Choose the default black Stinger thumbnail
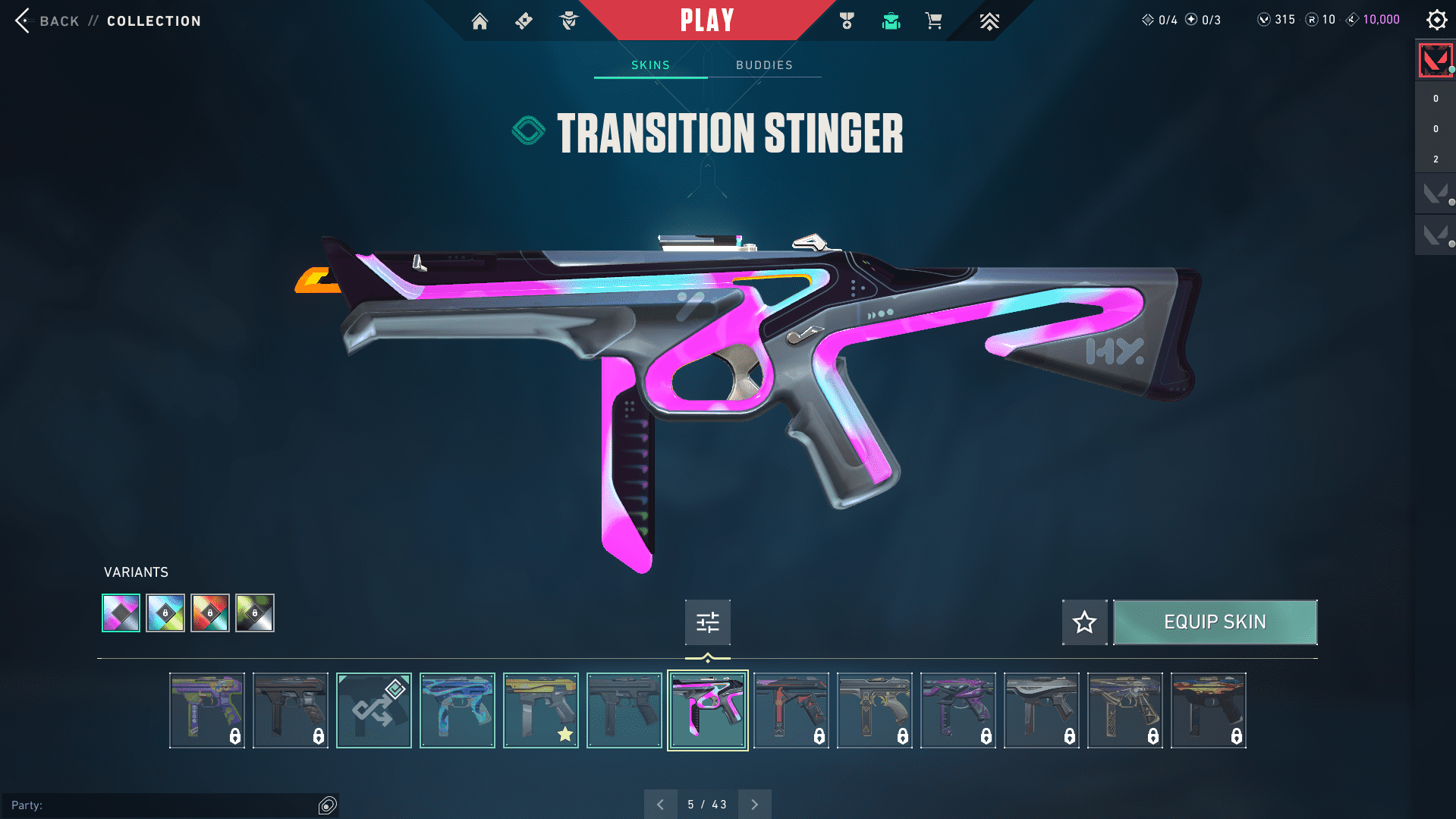Screen dimensions: 1456x819 click(624, 710)
